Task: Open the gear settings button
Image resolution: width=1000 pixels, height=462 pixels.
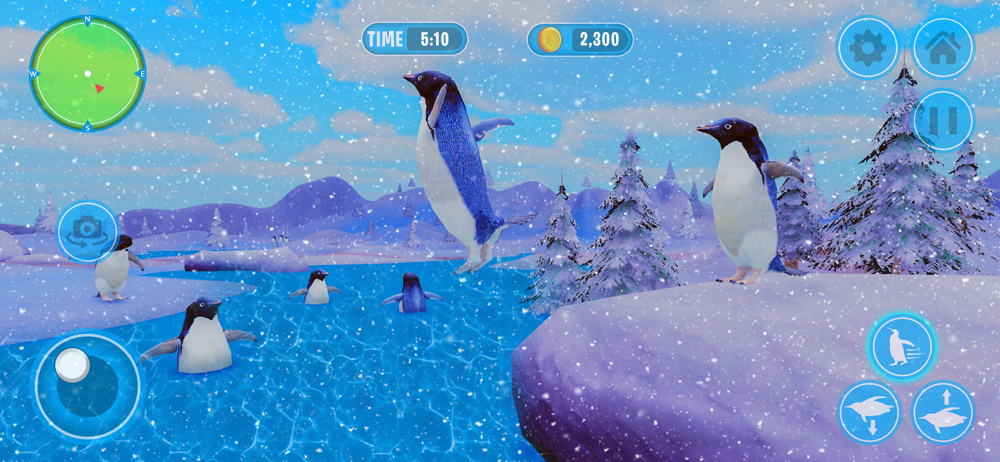Action: coord(867,47)
